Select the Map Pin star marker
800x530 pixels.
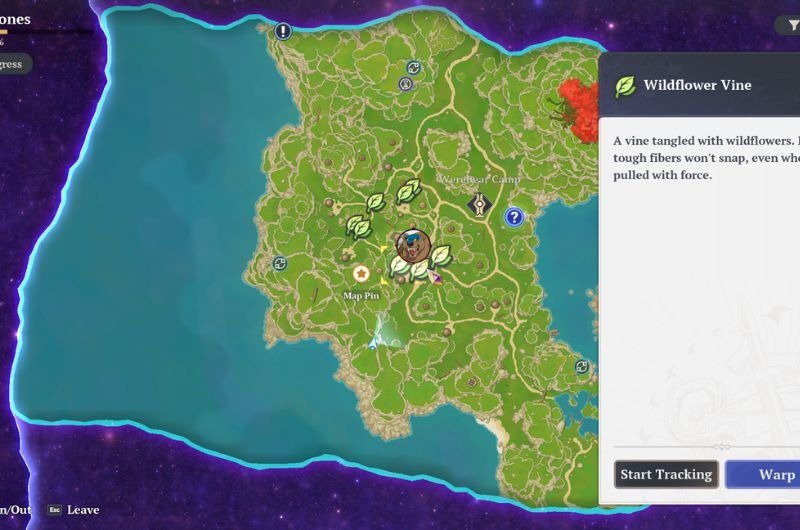pyautogui.click(x=360, y=273)
